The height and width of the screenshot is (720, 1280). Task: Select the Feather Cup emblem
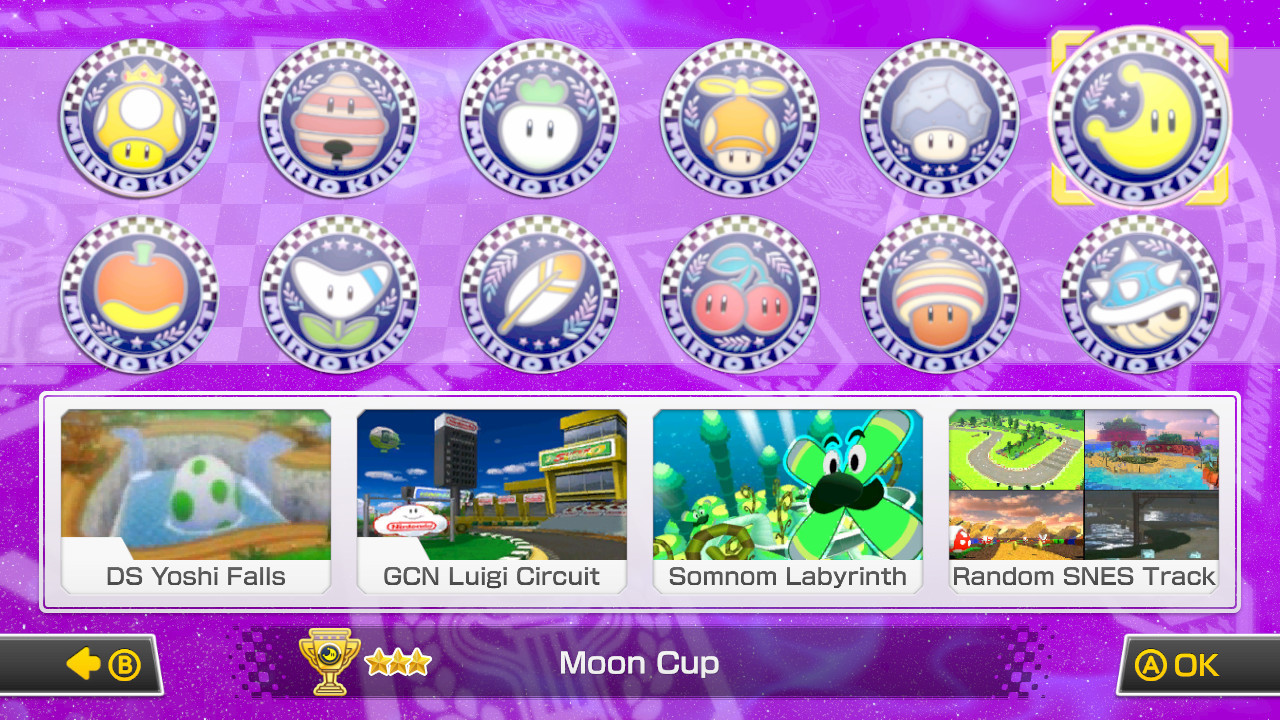pos(539,294)
